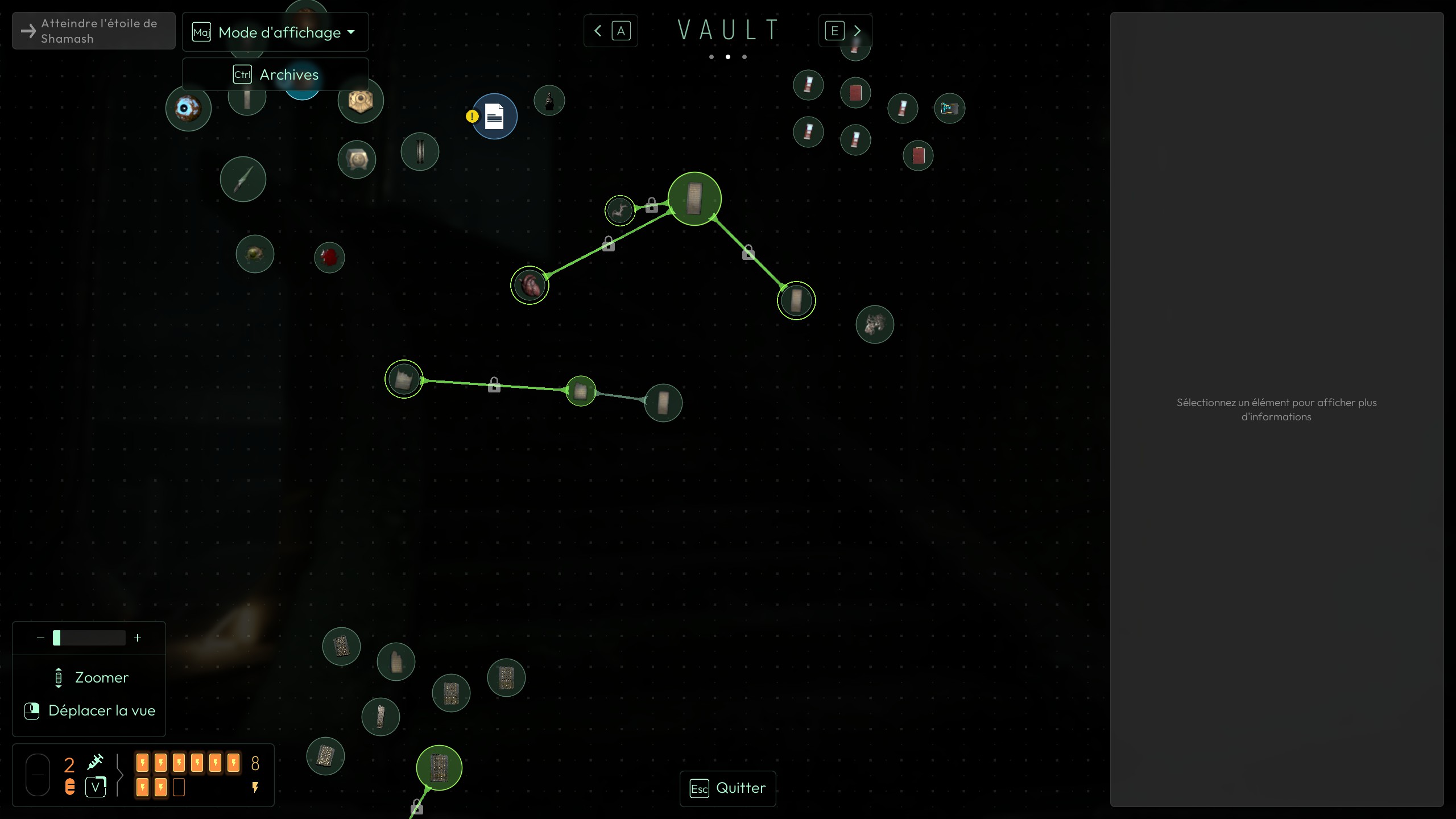Select the golden hexagonal artifact node
Viewport: 1456px width, 819px height.
360,101
